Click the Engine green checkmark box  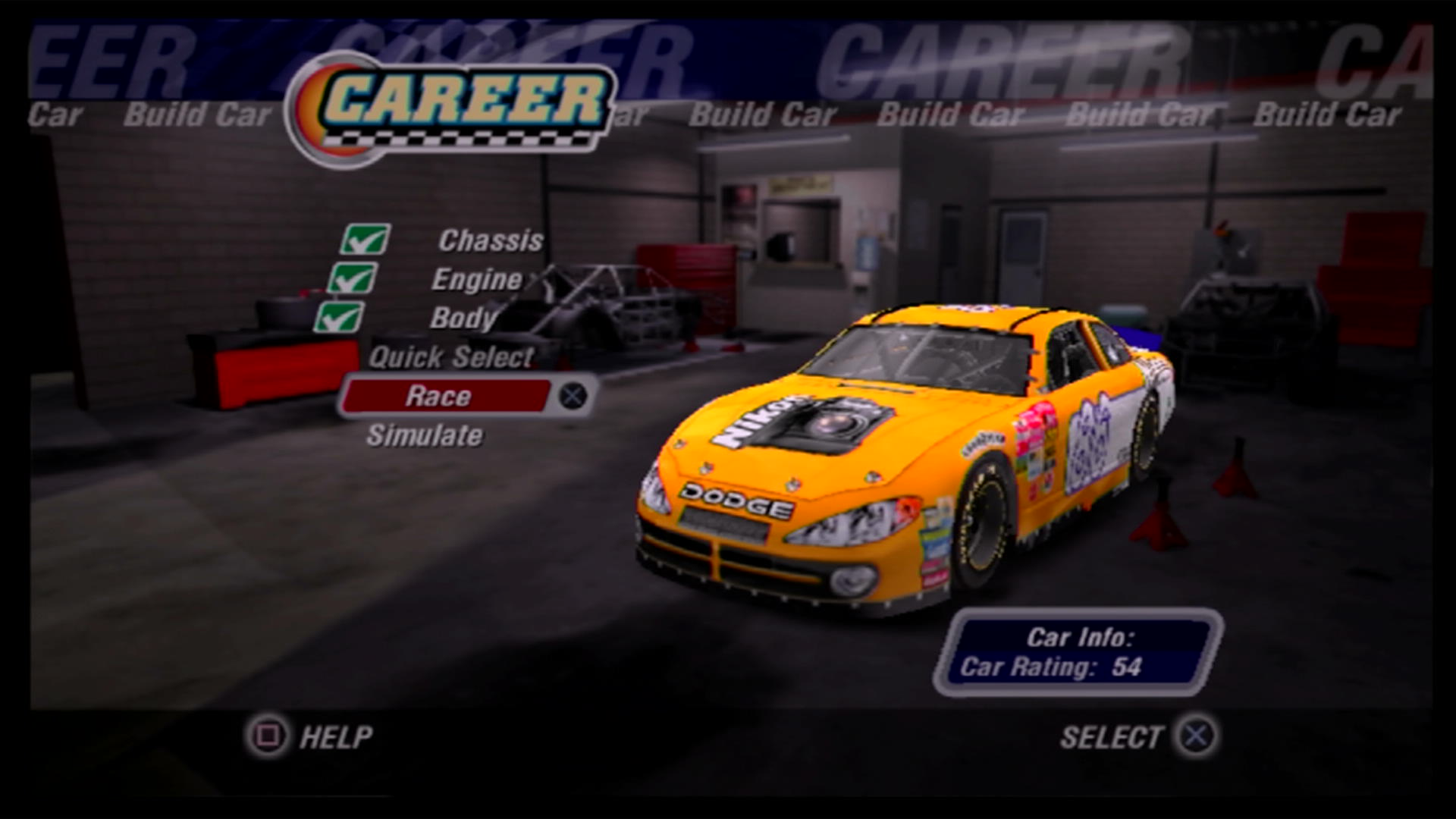353,278
